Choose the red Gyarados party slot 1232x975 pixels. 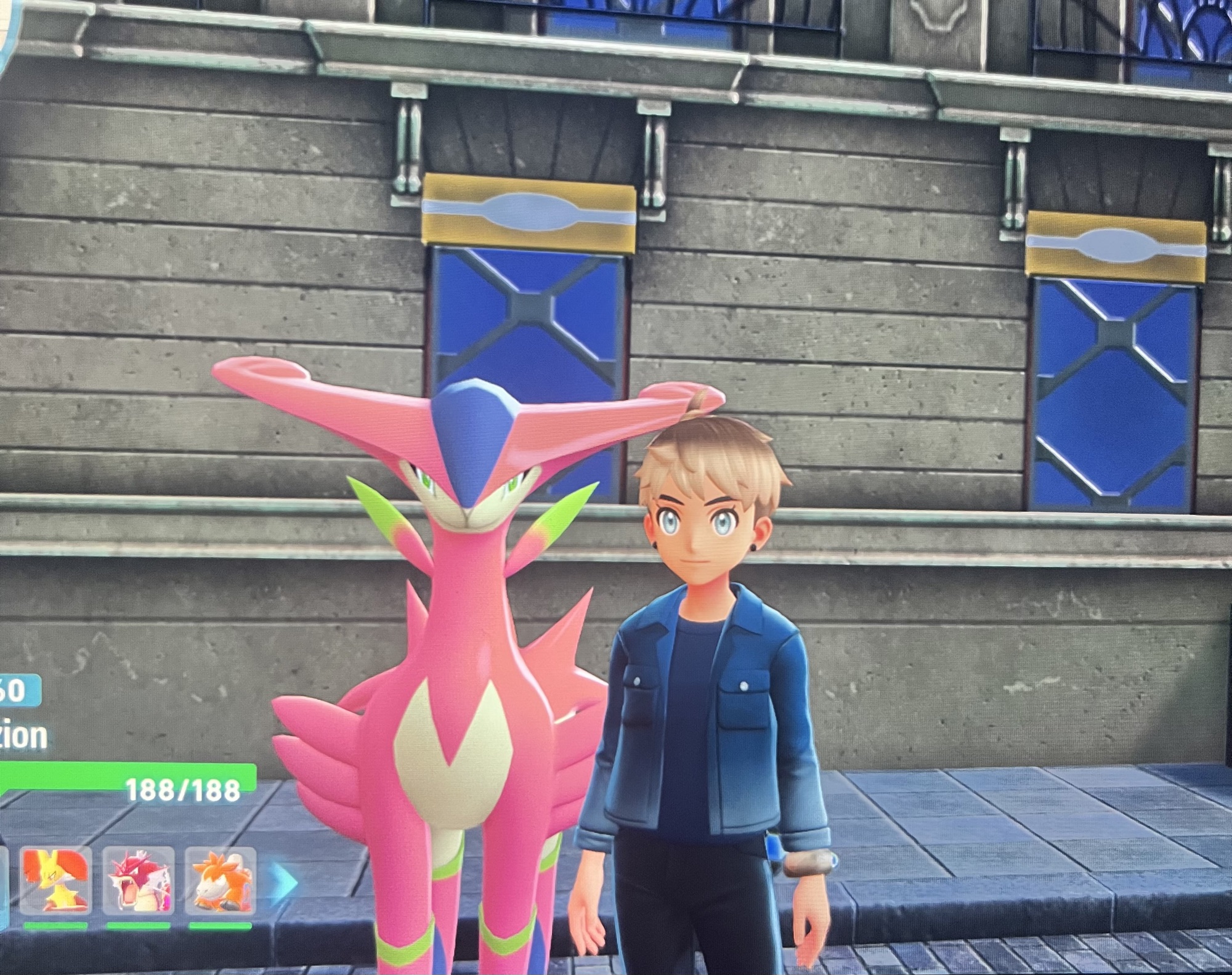[138, 881]
